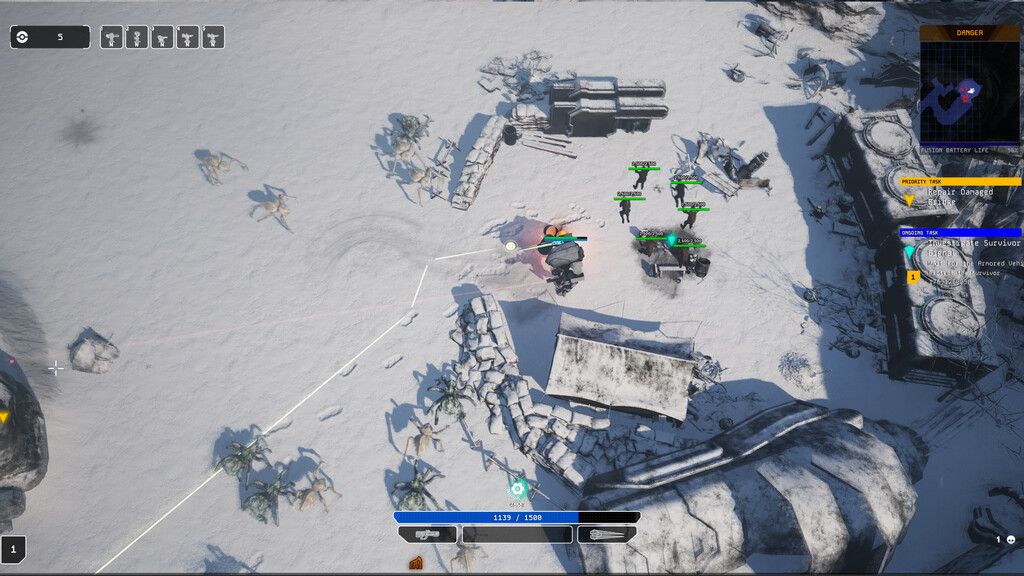Select squad unit slot number 5
Viewport: 1024px width, 576px height.
pos(213,38)
